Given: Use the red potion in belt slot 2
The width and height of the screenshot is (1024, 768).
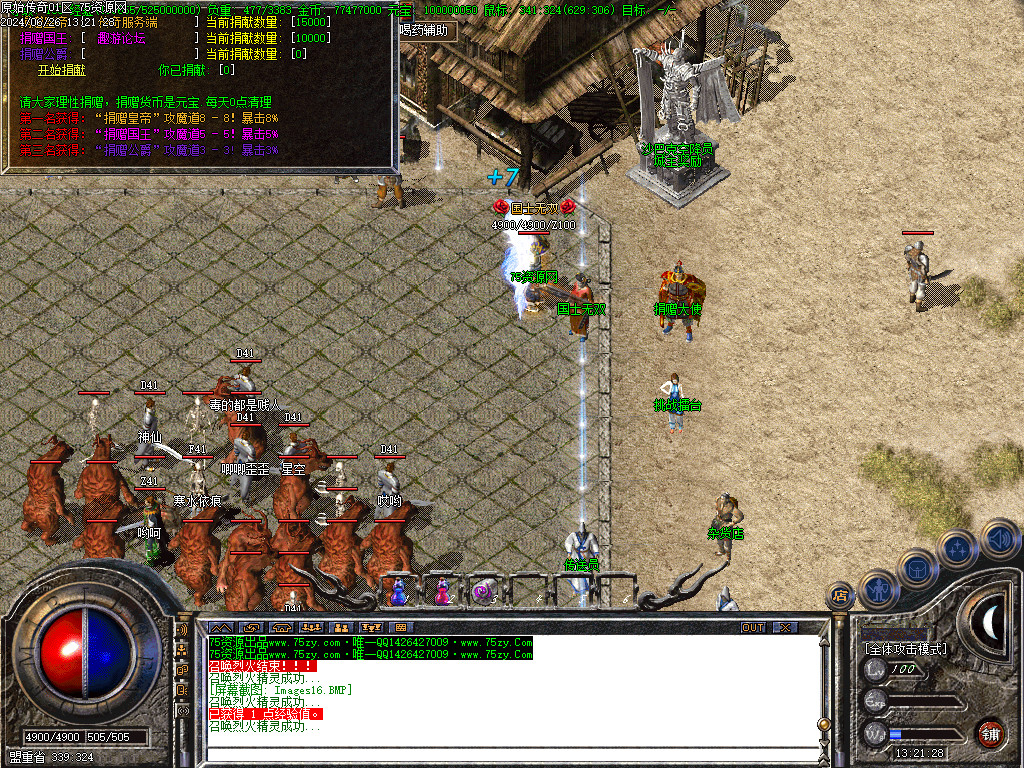Looking at the screenshot, I should click(442, 591).
